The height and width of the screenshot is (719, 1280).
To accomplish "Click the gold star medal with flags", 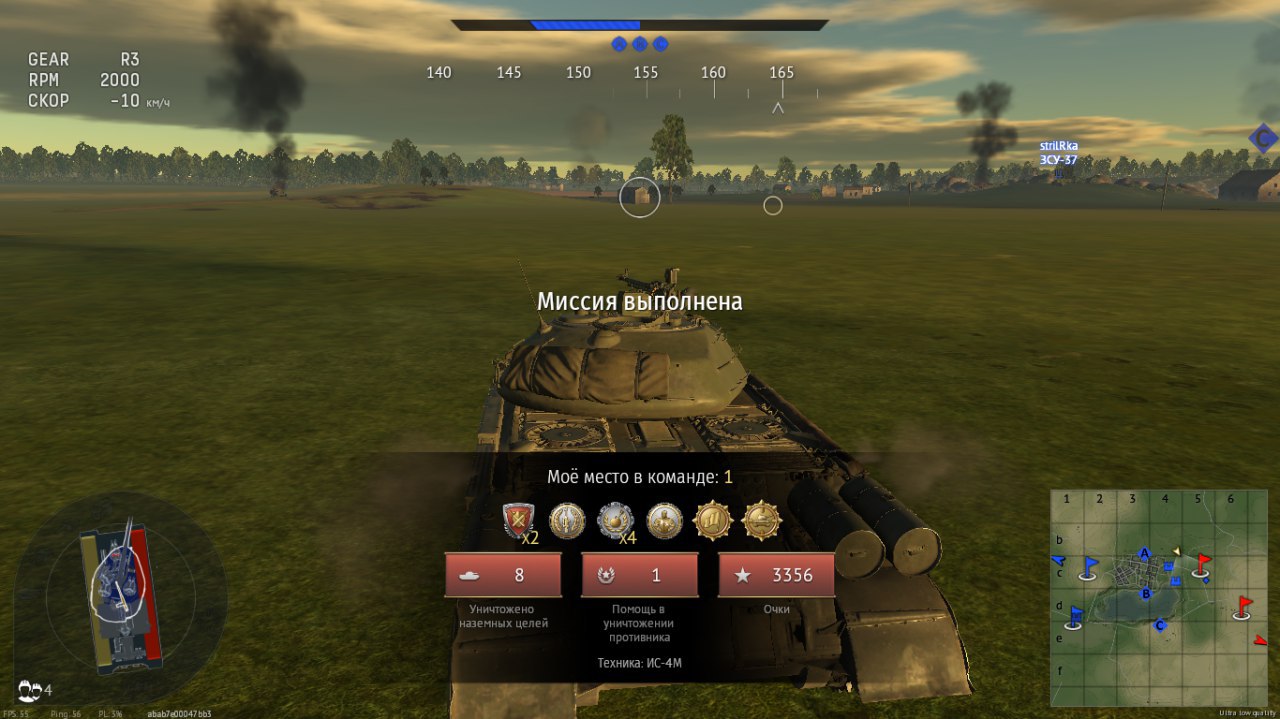I will point(713,520).
